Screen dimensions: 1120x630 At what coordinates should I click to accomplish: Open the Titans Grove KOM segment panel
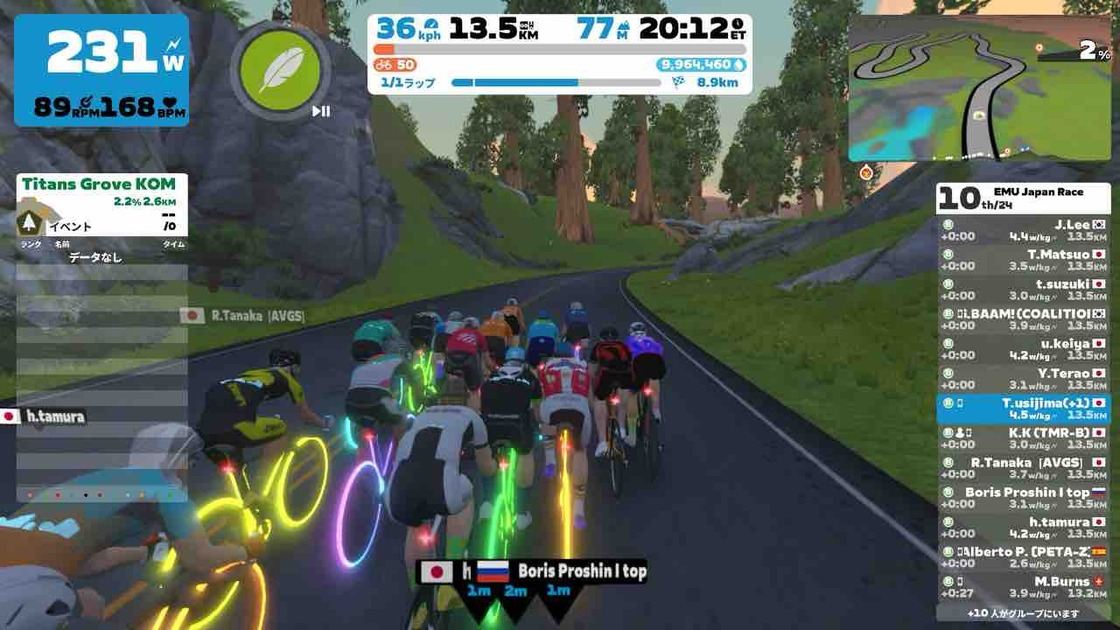[102, 205]
